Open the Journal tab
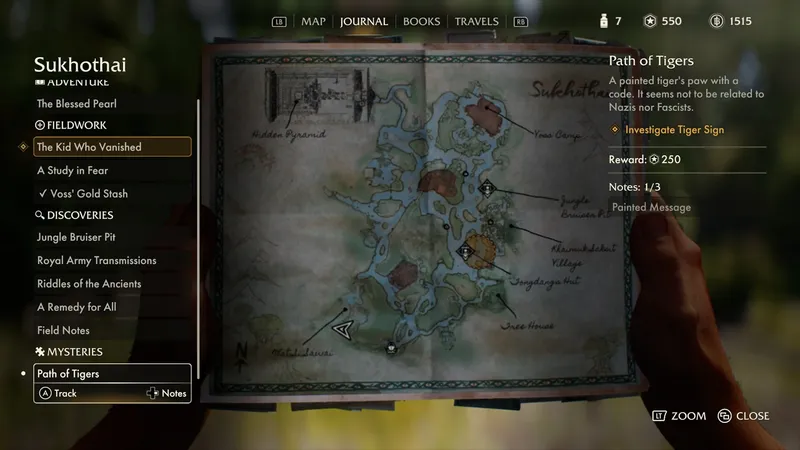800x450 pixels. (x=364, y=21)
